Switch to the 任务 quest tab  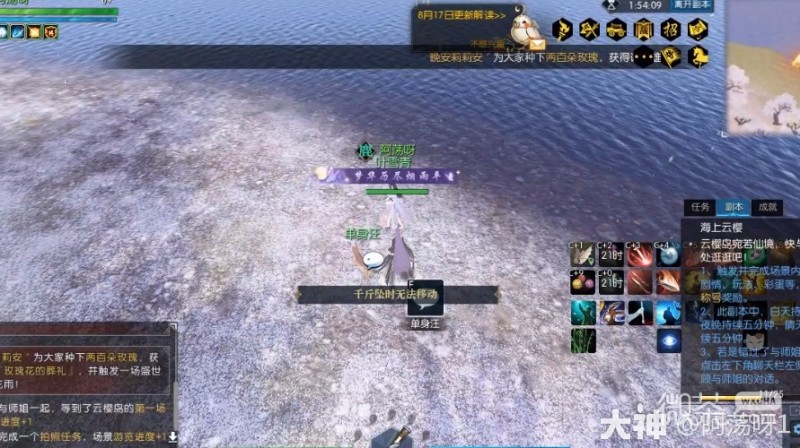click(700, 207)
